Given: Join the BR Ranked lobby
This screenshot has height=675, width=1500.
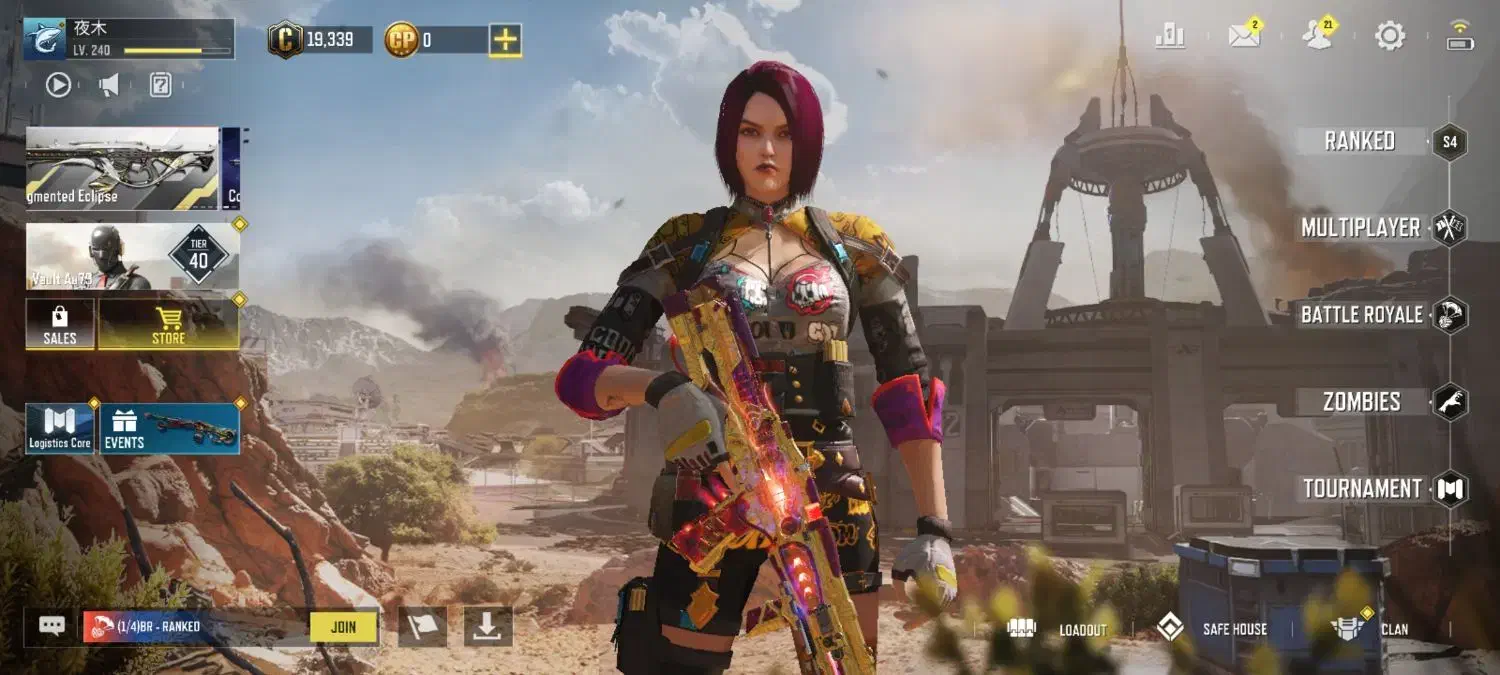Looking at the screenshot, I should coord(343,627).
